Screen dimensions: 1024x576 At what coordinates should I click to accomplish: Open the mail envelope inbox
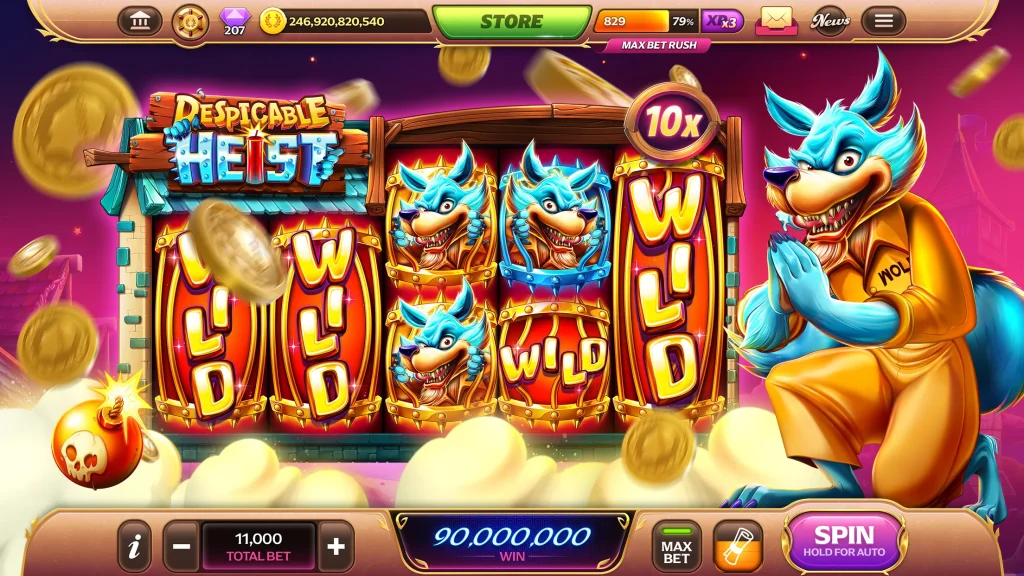775,20
